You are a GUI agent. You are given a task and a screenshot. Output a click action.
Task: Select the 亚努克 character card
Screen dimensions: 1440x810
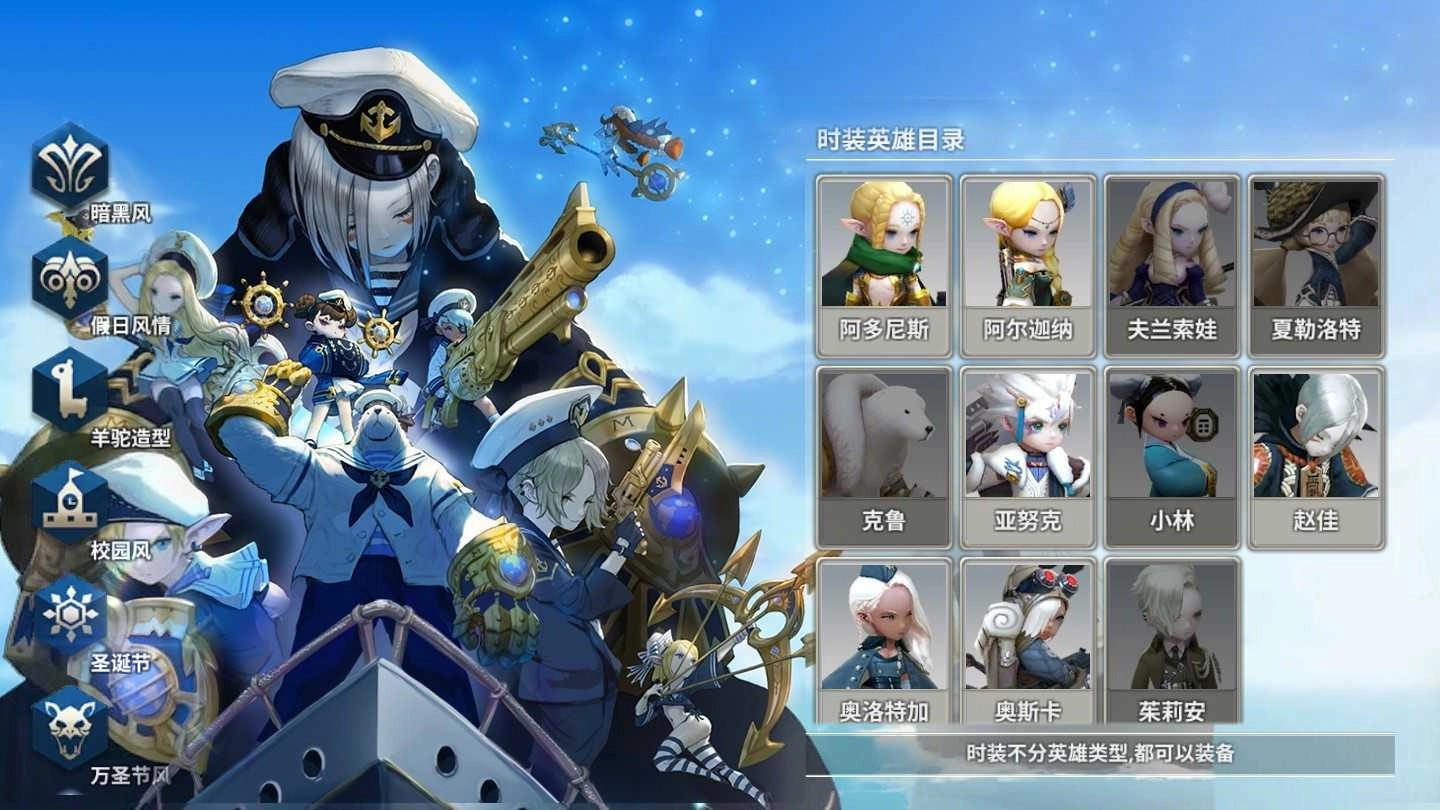[1028, 455]
